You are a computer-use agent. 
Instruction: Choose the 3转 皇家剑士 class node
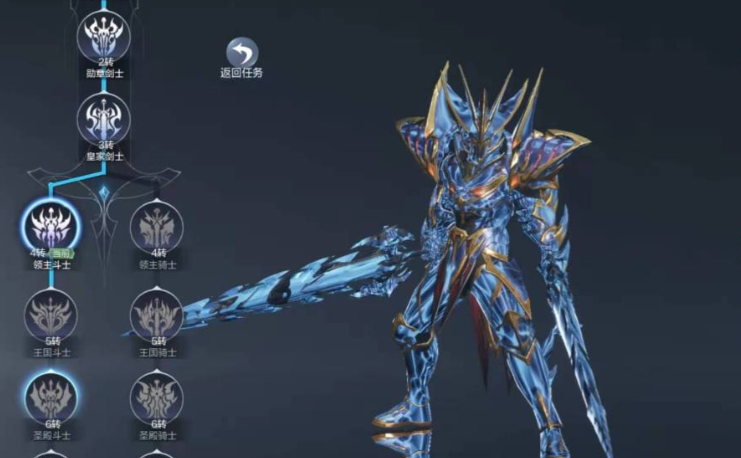pos(105,119)
